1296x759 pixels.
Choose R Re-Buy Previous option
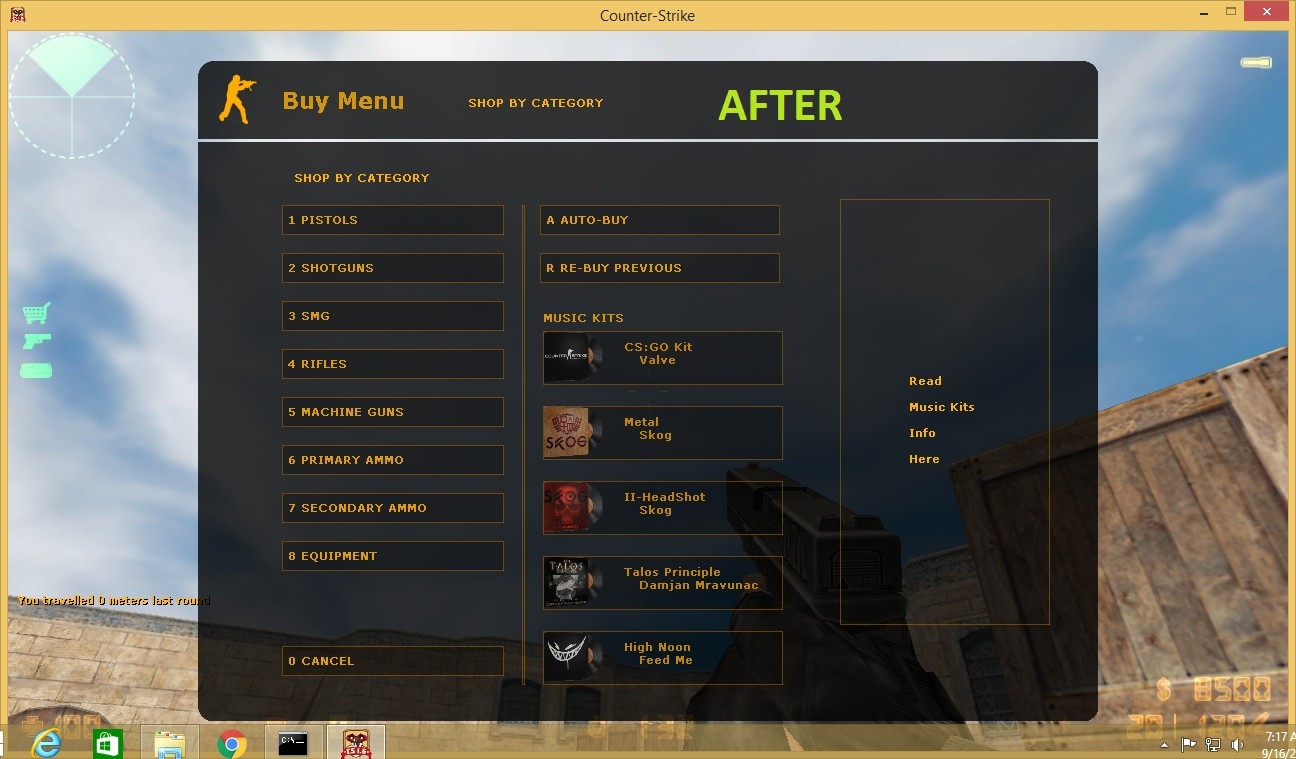[x=660, y=268]
